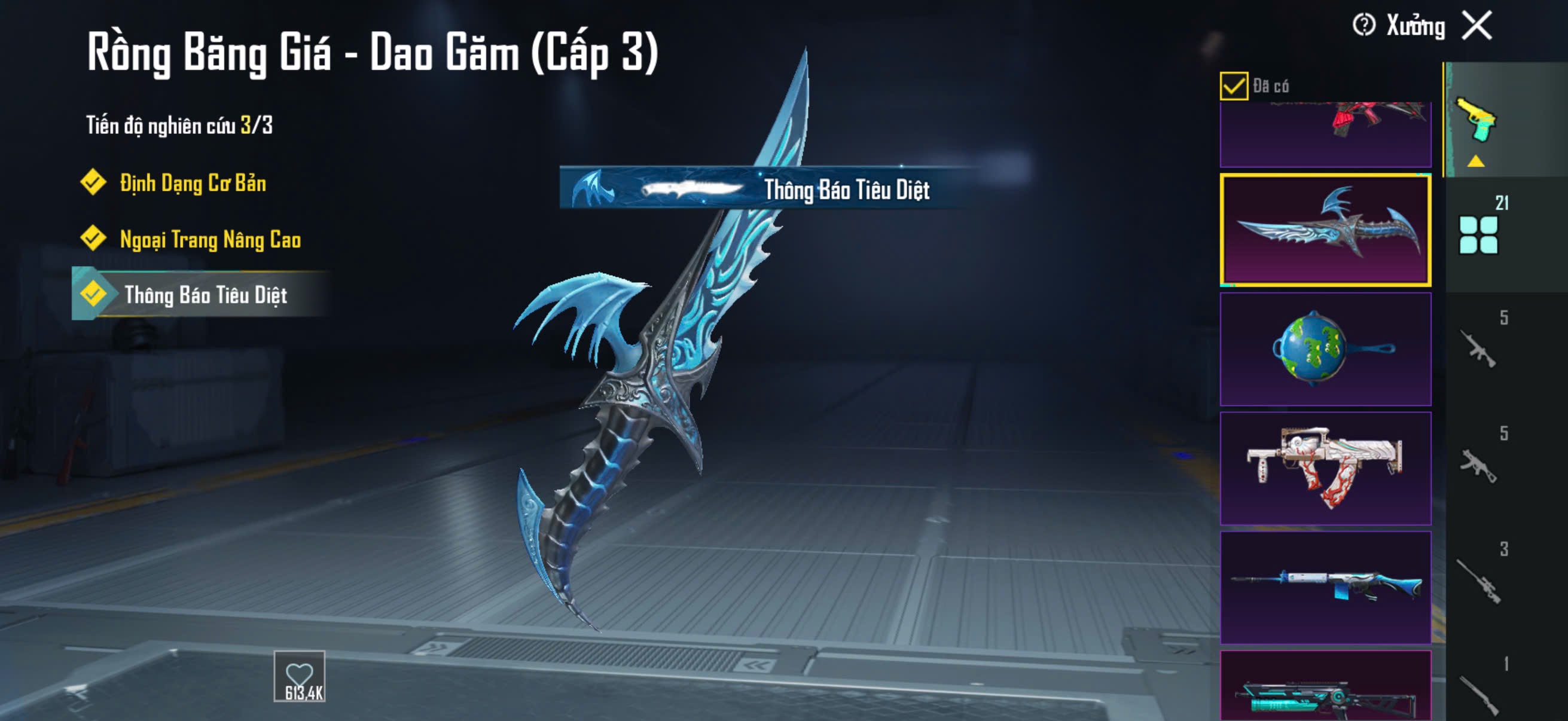Toggle the Đã có owned filter checkbox
The height and width of the screenshot is (721, 1568).
[1233, 85]
